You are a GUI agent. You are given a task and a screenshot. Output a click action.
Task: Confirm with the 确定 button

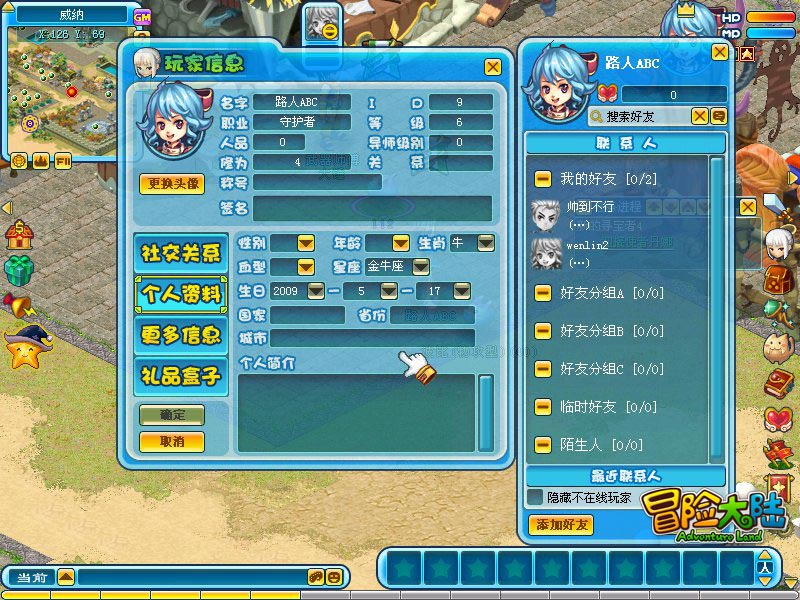point(171,416)
